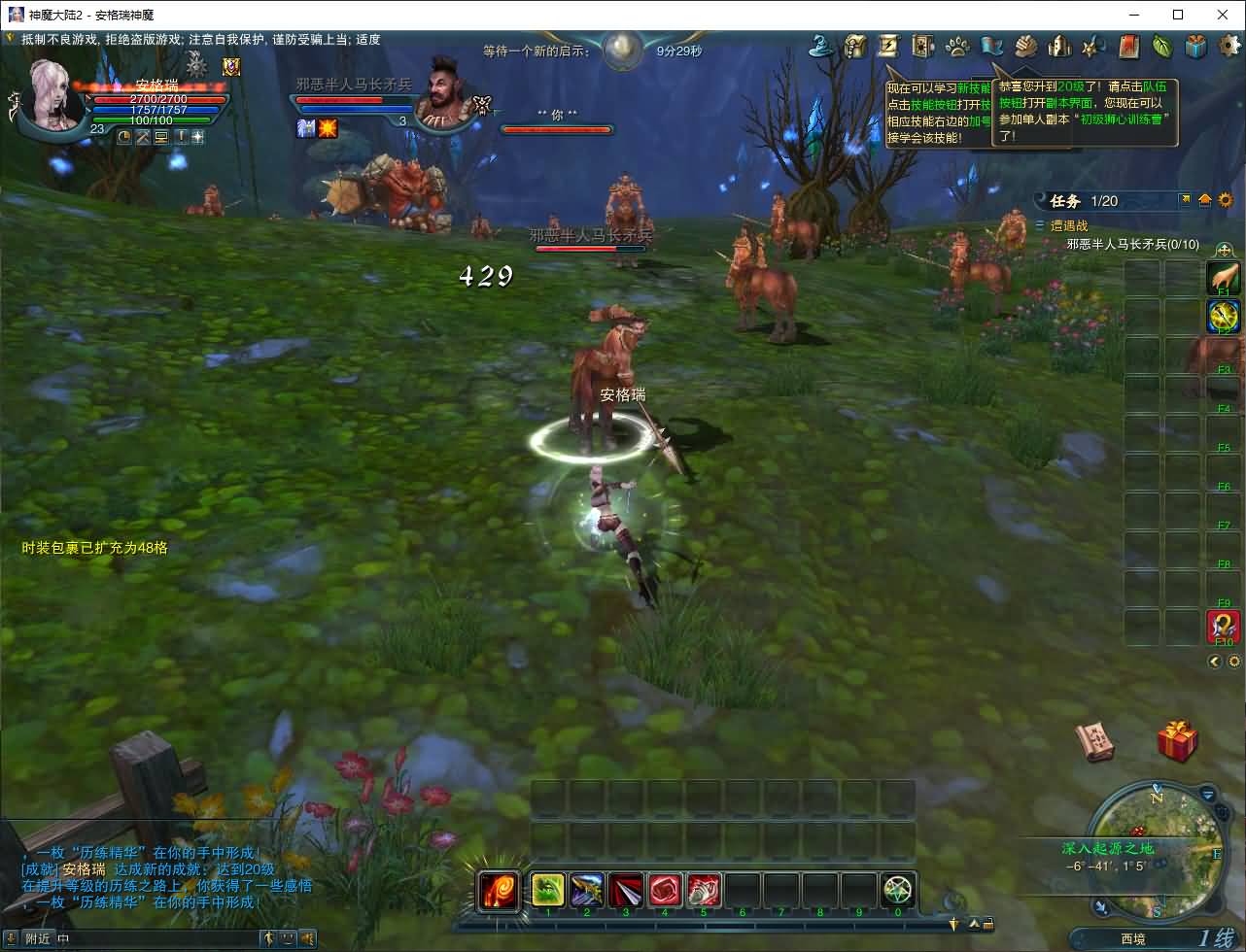Open the red gift box reward
The height and width of the screenshot is (952, 1246).
point(1177,740)
